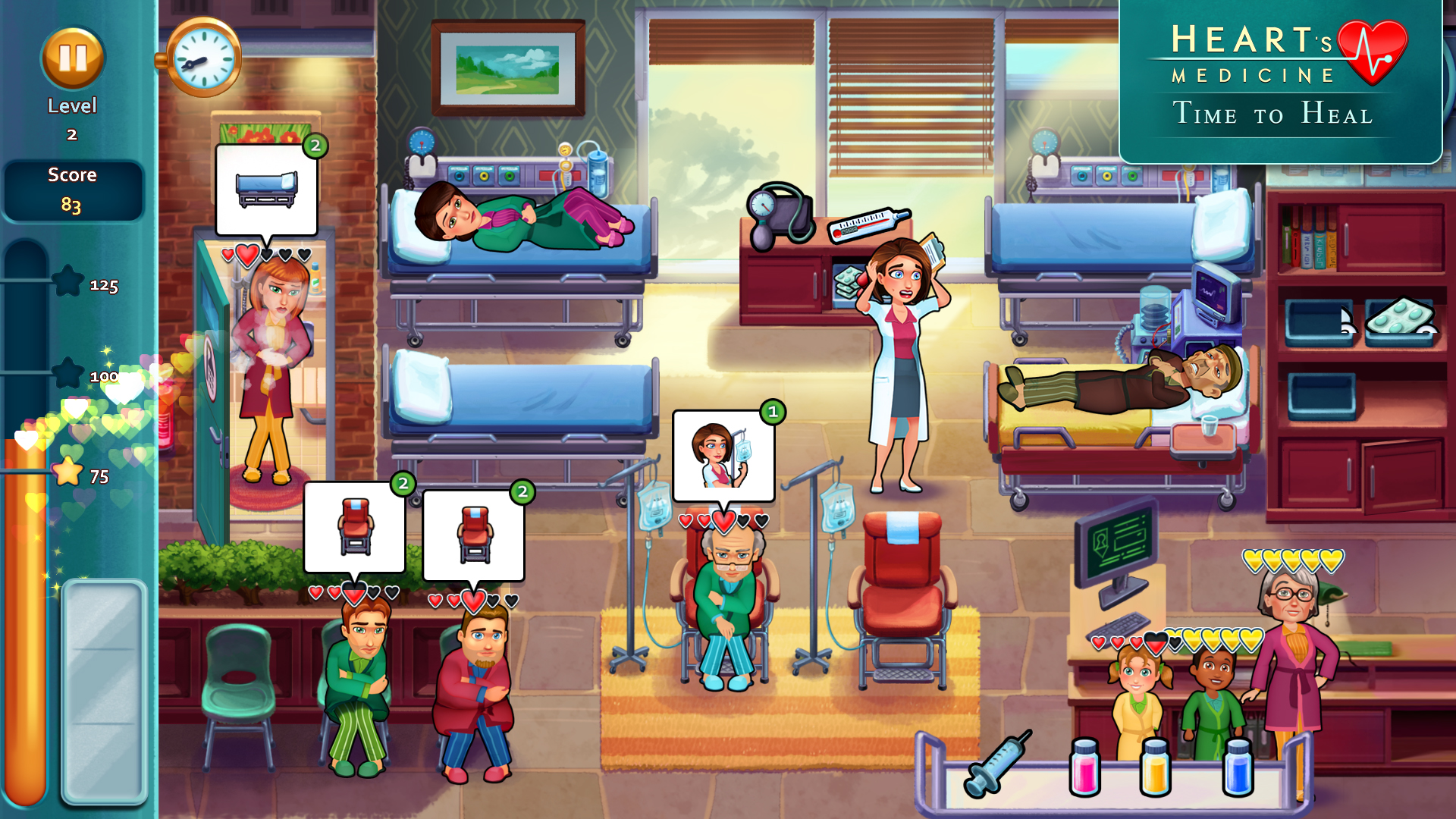Click the empty red treatment chair

tap(902, 599)
